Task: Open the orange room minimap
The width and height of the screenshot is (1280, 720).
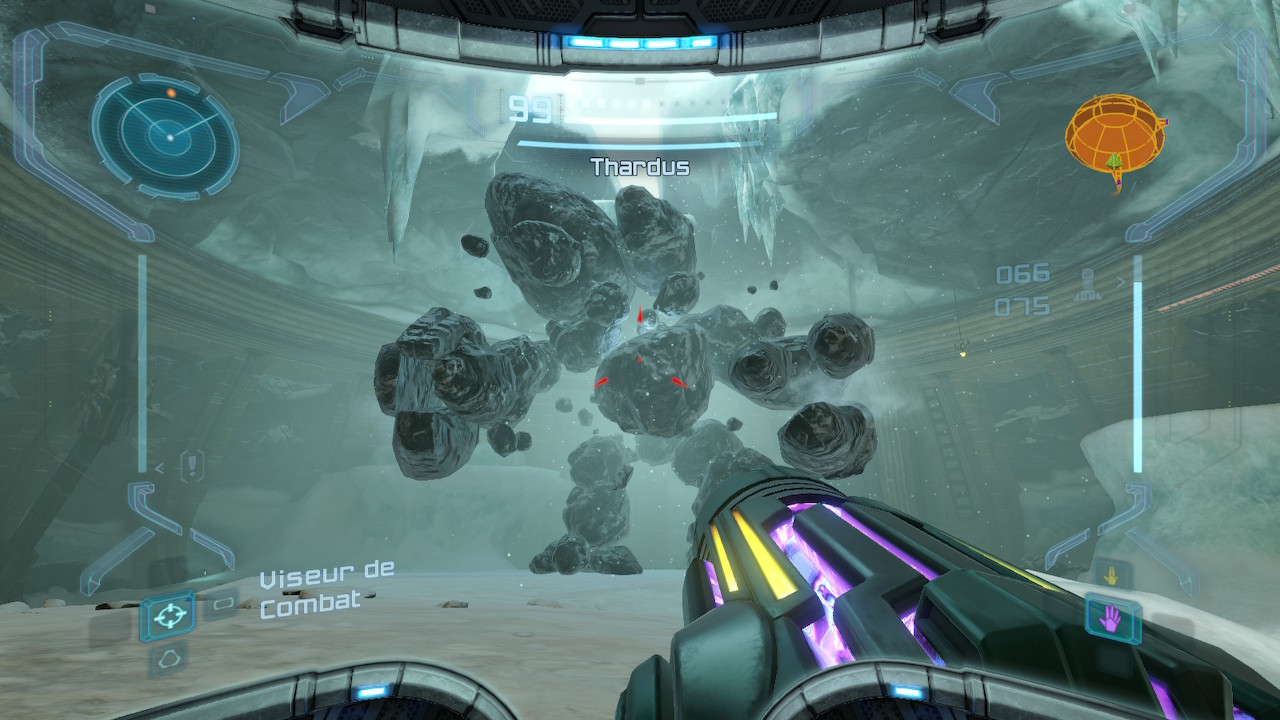Action: tap(1113, 135)
